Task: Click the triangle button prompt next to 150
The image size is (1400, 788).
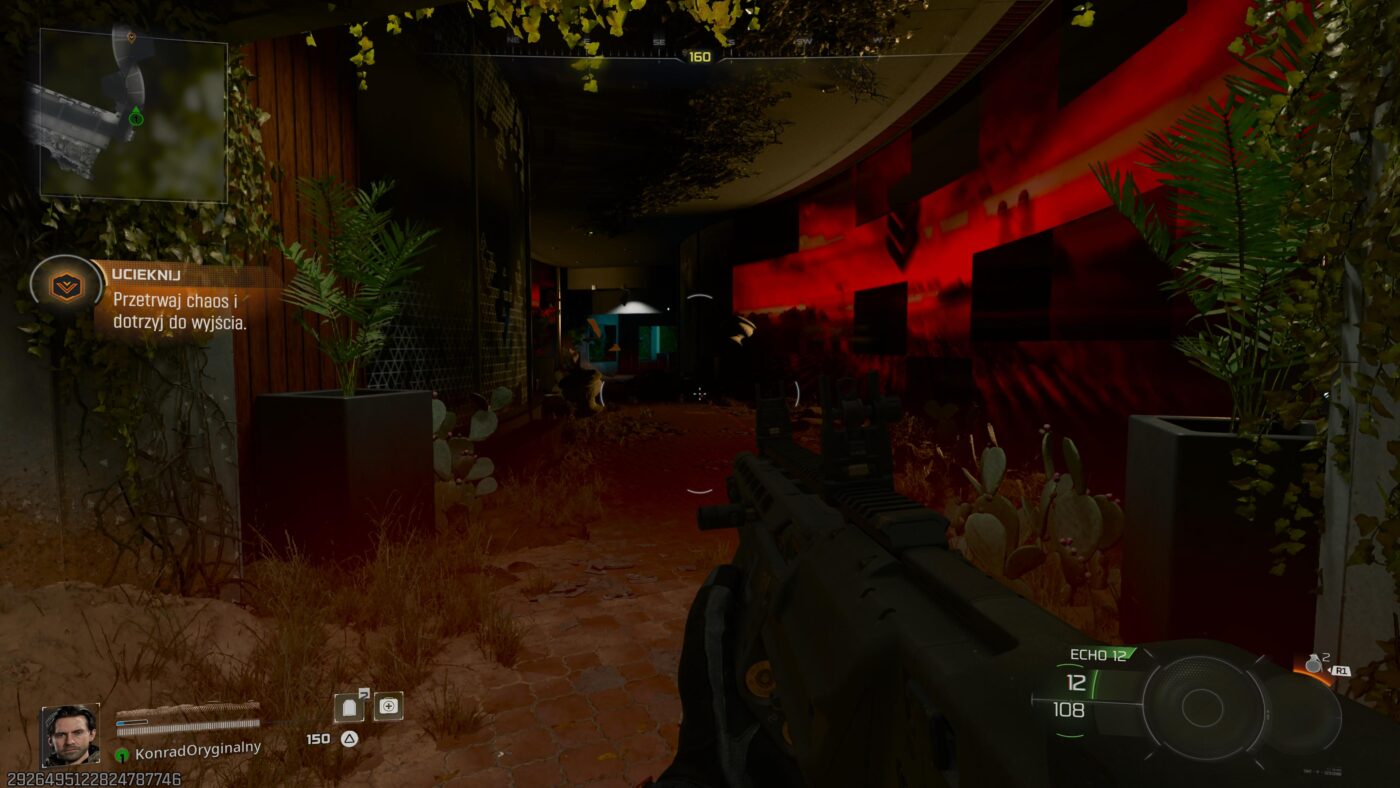Action: (348, 737)
